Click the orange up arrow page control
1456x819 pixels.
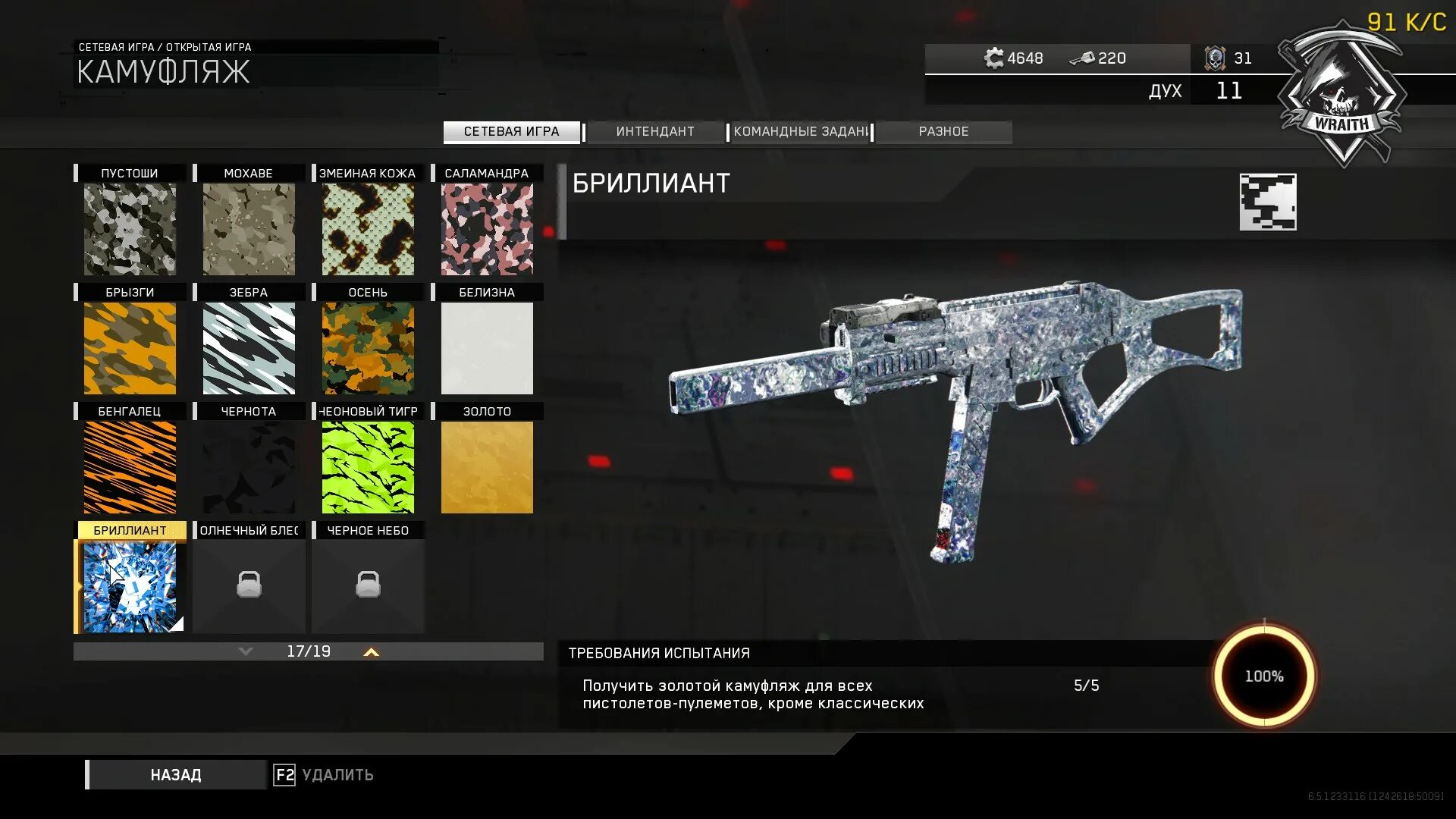[x=371, y=652]
